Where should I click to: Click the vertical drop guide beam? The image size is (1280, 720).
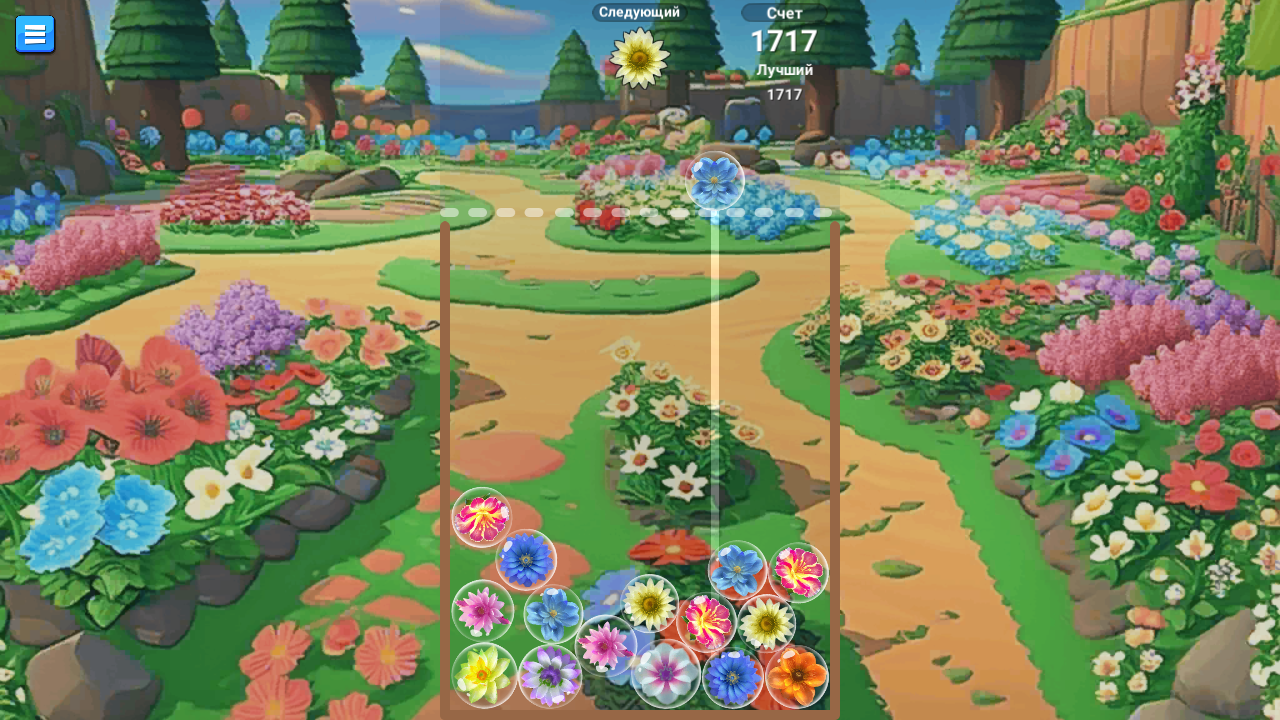(712, 380)
